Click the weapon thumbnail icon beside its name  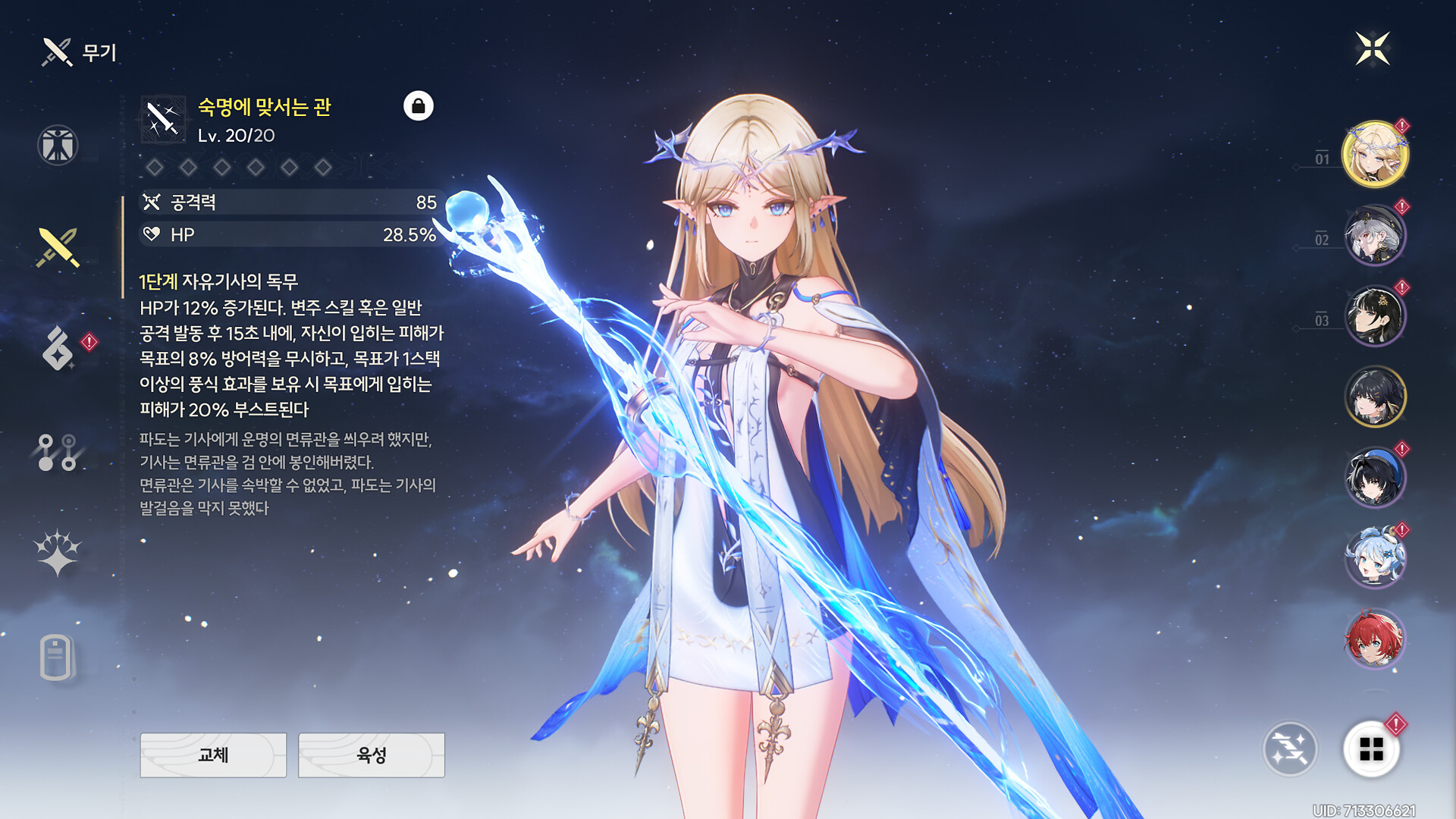point(163,119)
